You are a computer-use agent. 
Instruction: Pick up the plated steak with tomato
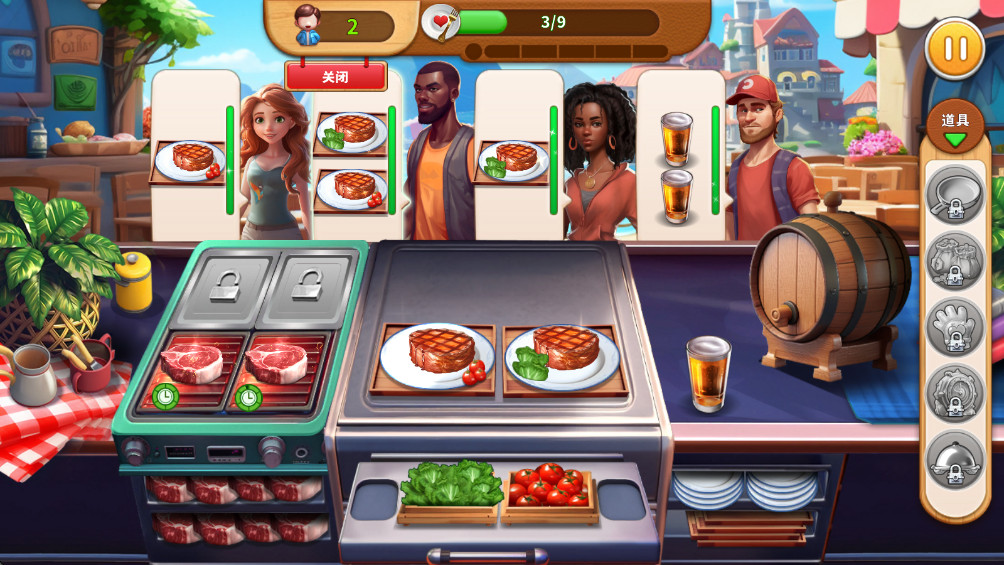437,355
